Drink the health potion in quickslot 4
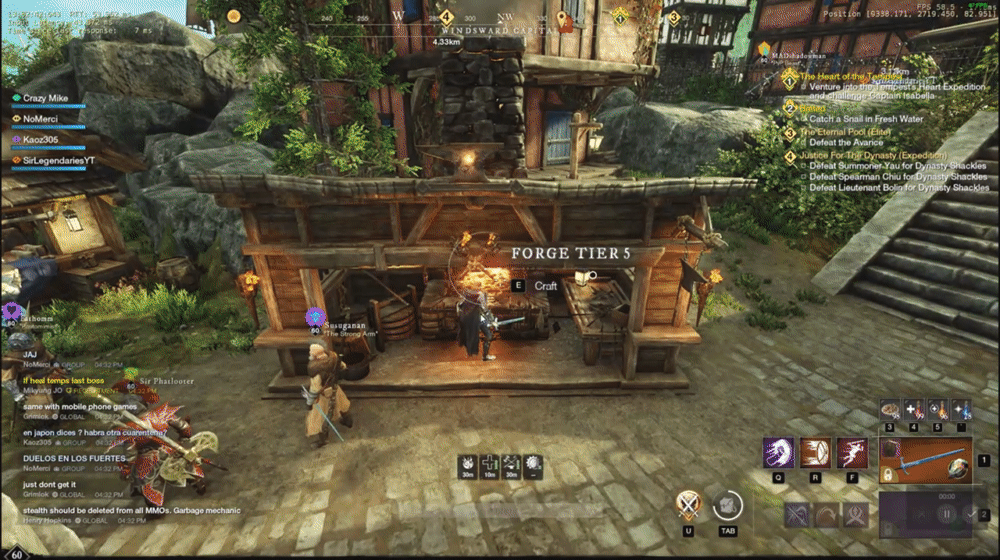This screenshot has width=1000, height=560. point(914,409)
